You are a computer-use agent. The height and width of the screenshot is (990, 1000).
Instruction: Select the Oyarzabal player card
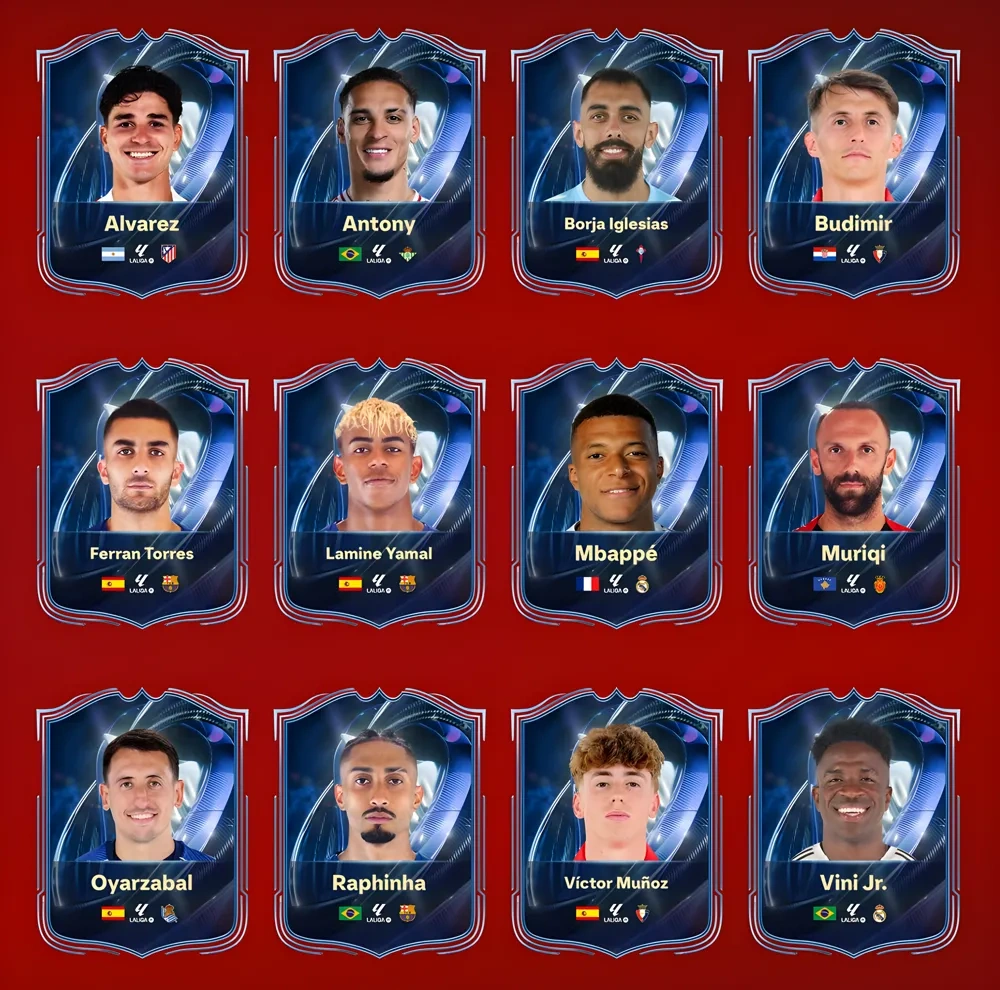[x=142, y=823]
